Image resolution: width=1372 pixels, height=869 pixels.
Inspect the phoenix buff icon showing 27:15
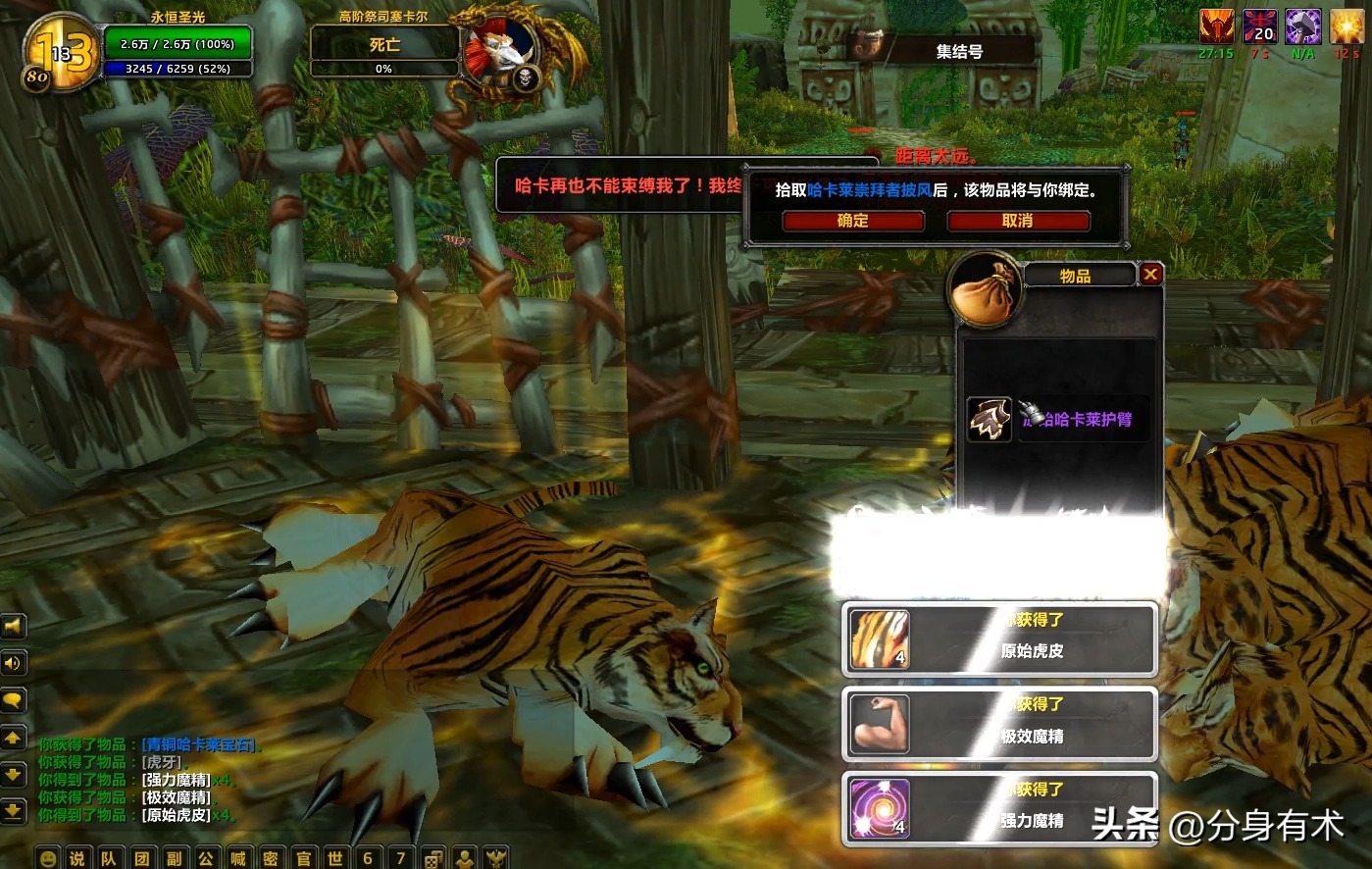(1217, 27)
